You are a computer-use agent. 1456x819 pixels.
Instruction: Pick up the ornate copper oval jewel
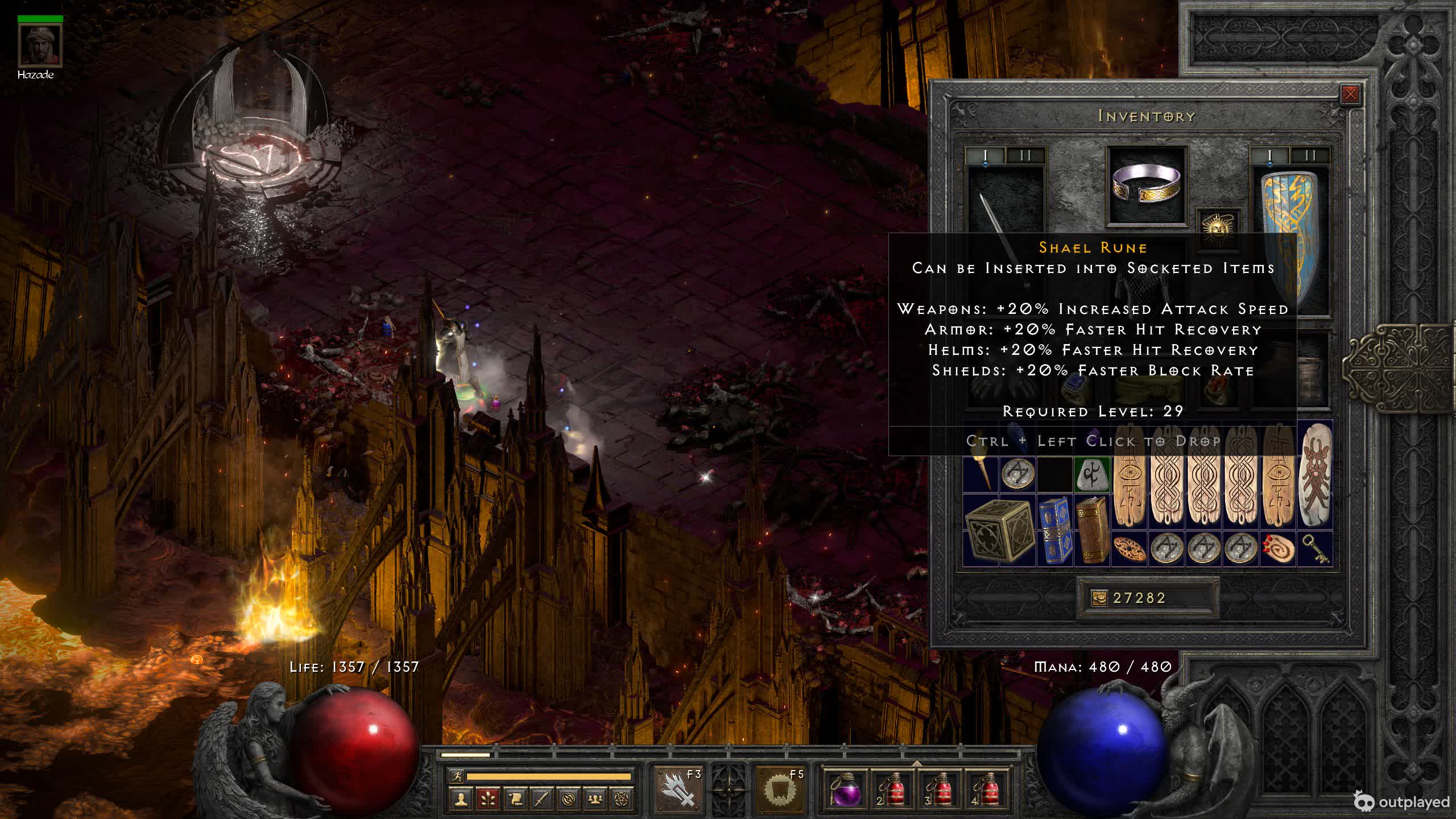(x=1129, y=549)
